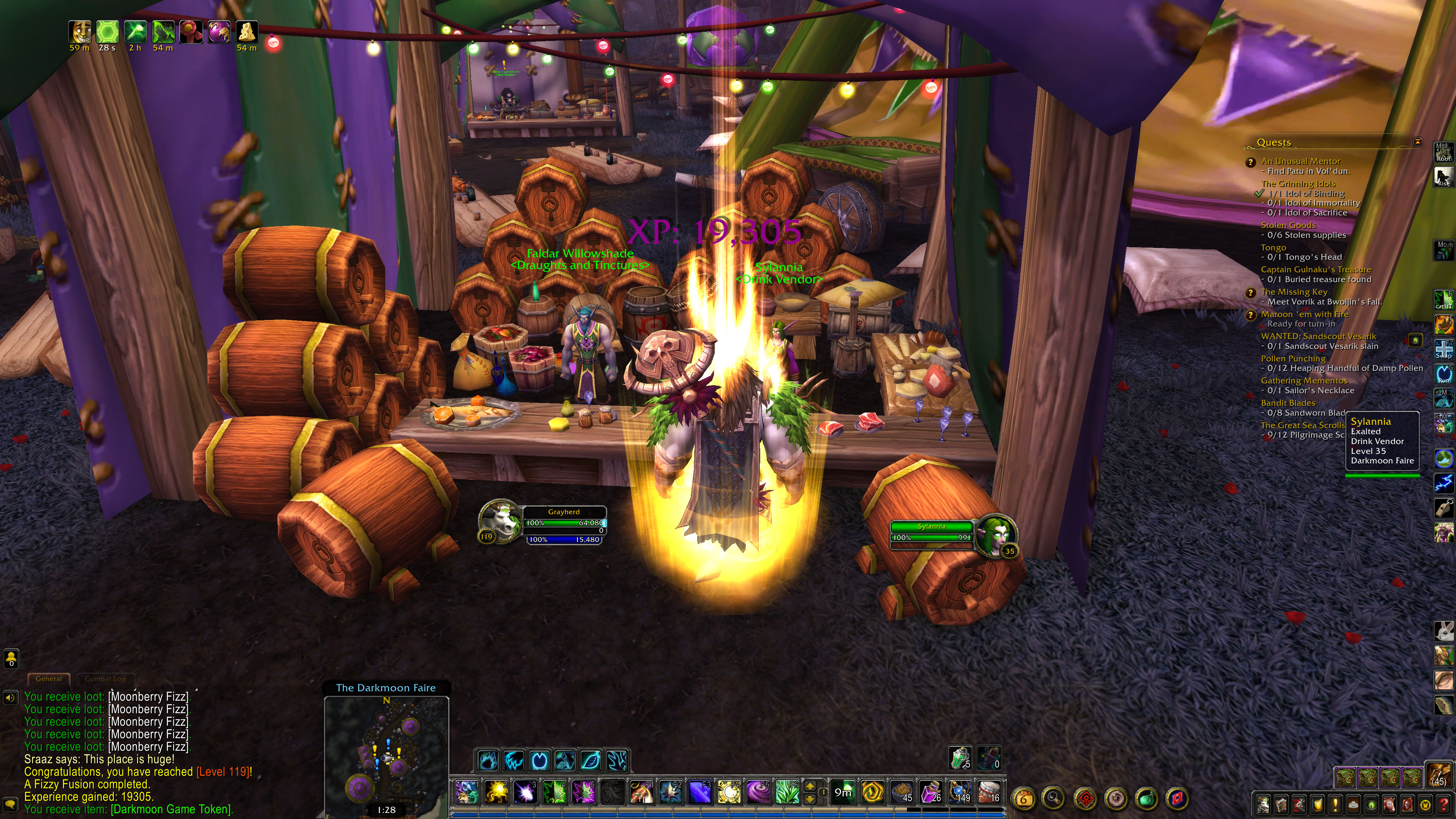Use the WANTED: Sandscout Vesarik quest item

click(x=1415, y=340)
